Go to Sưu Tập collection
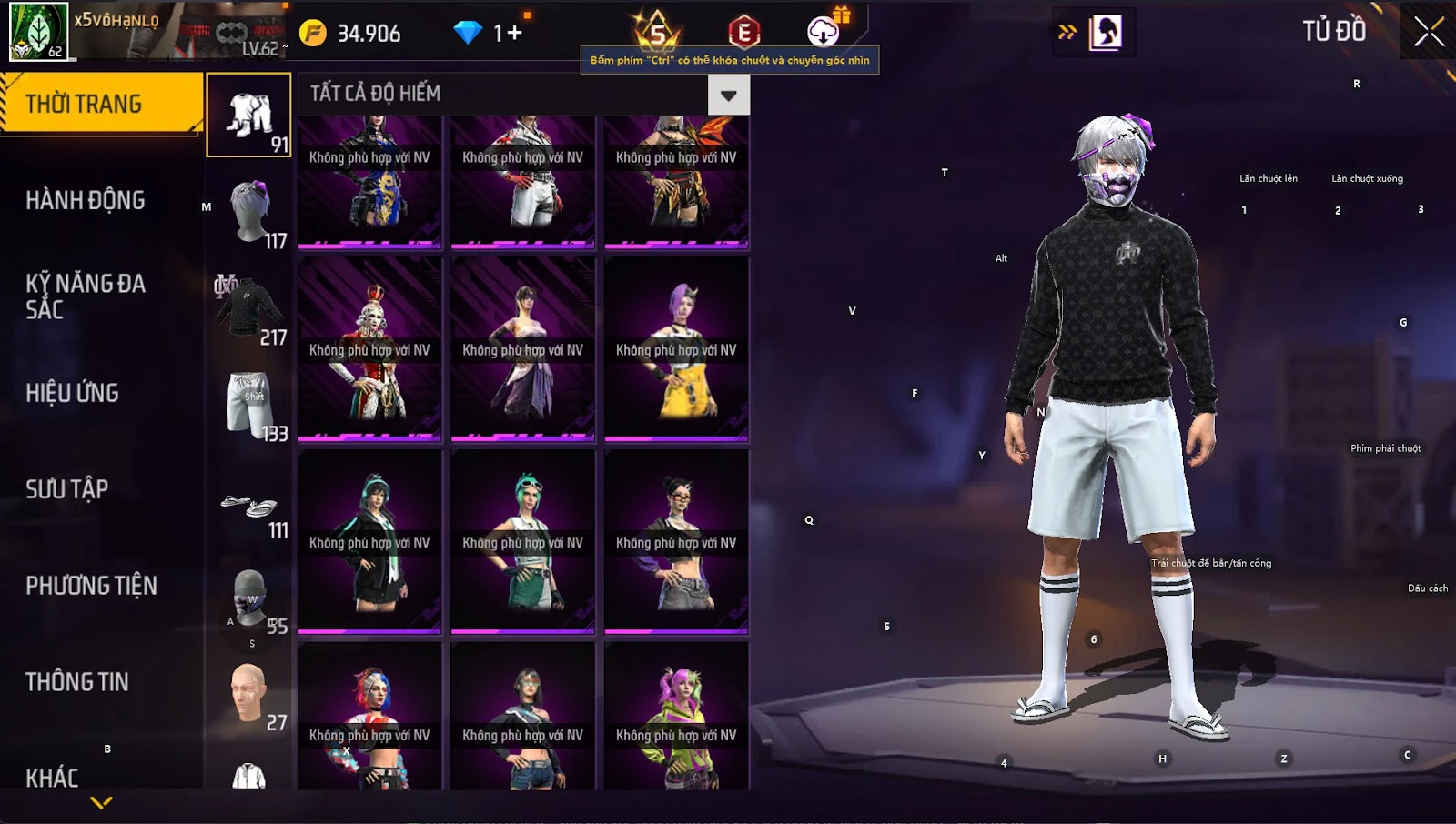Viewport: 1456px width, 824px height. (x=67, y=489)
